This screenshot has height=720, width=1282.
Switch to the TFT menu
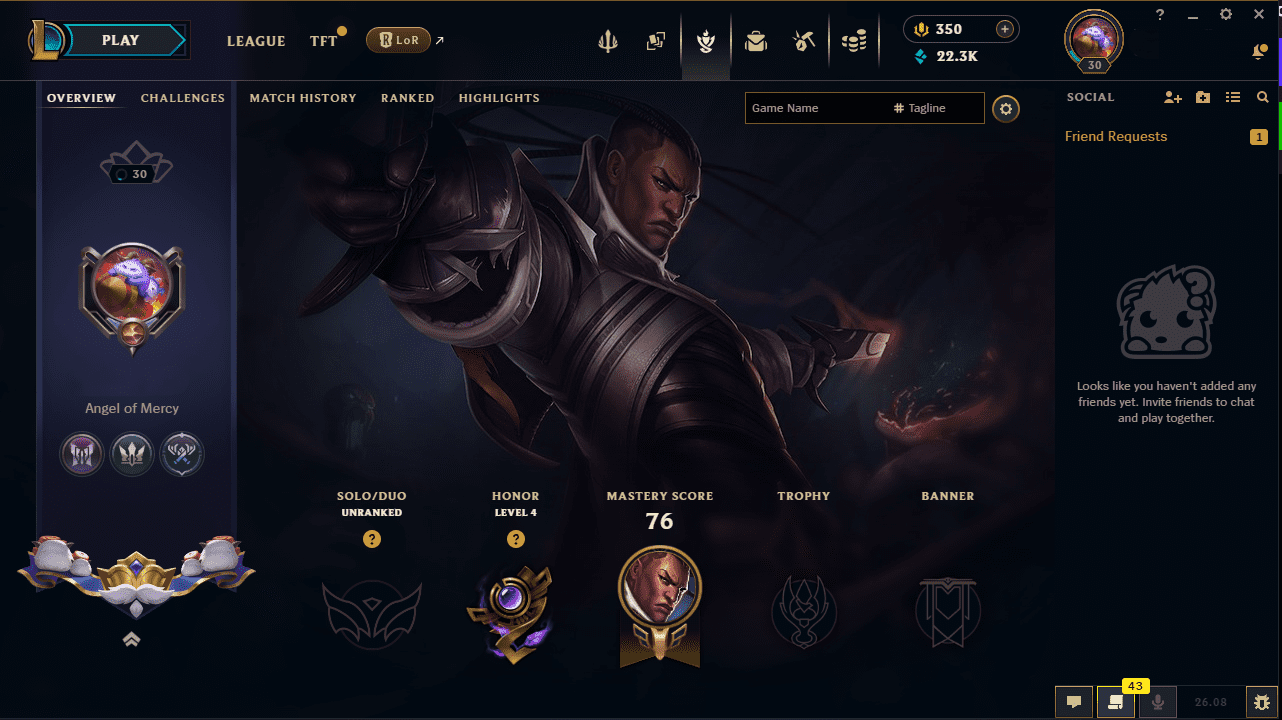323,41
